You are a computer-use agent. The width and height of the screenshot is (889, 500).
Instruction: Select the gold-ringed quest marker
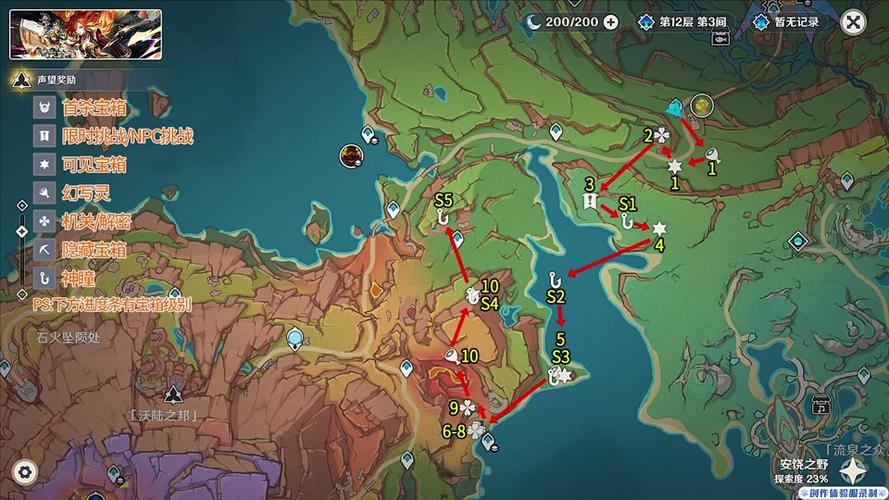tap(702, 105)
